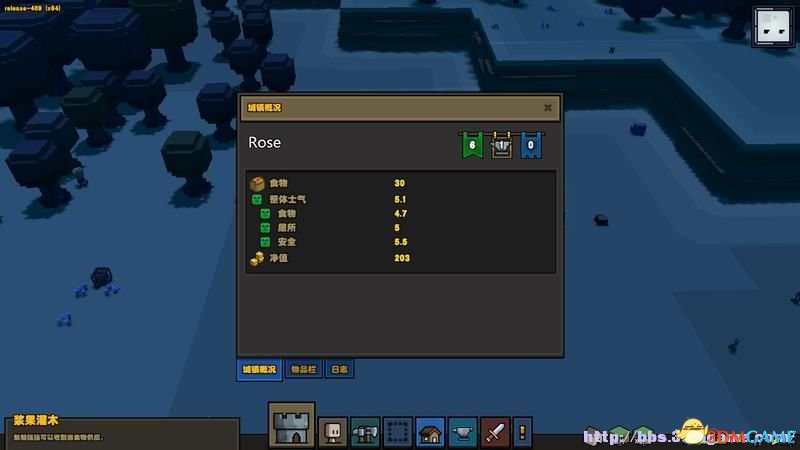Open the axe and hammer harvest menu
Screen dimensions: 800x450
point(365,431)
